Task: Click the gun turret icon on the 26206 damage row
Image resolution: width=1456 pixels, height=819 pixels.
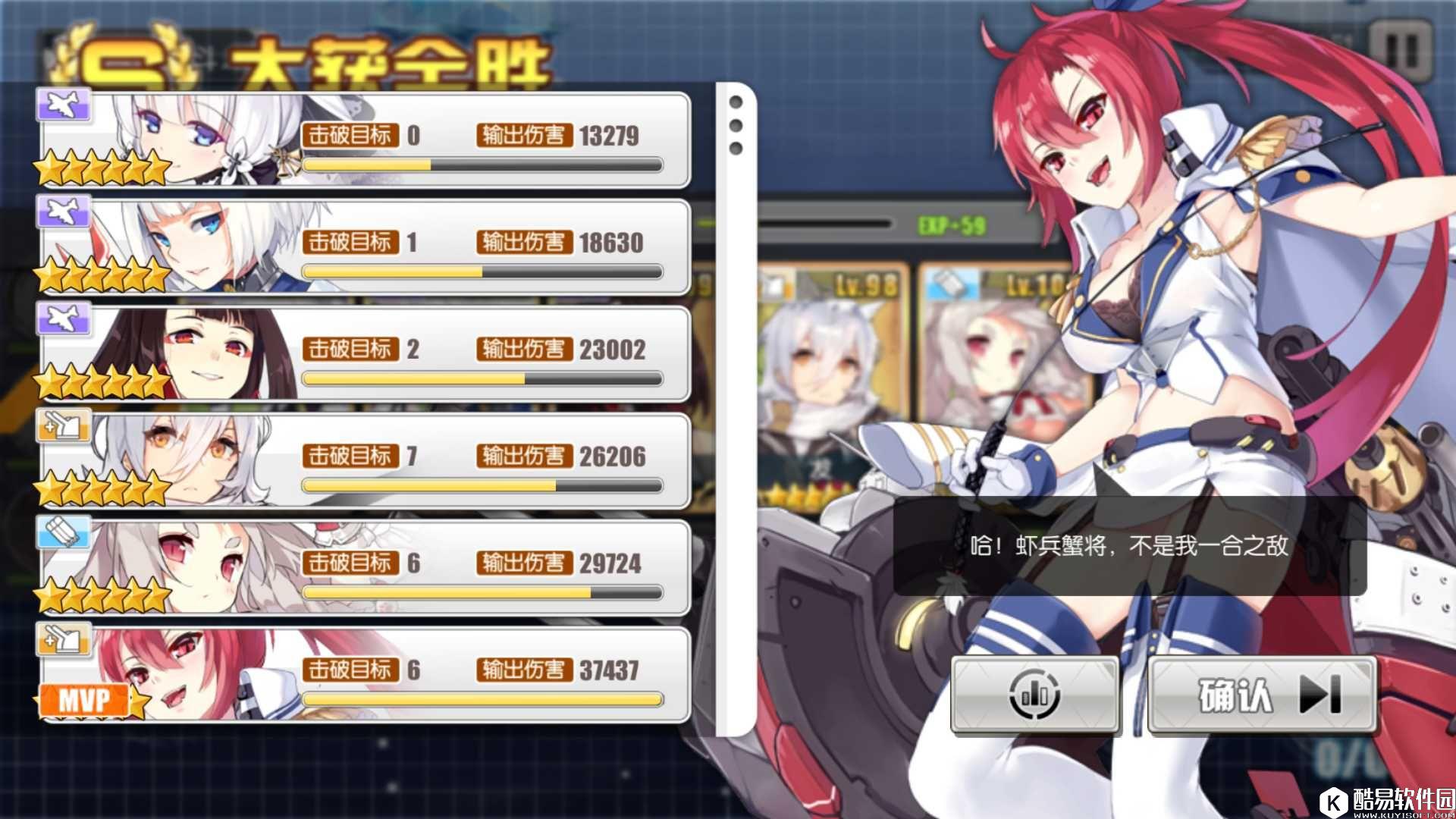Action: 64,425
